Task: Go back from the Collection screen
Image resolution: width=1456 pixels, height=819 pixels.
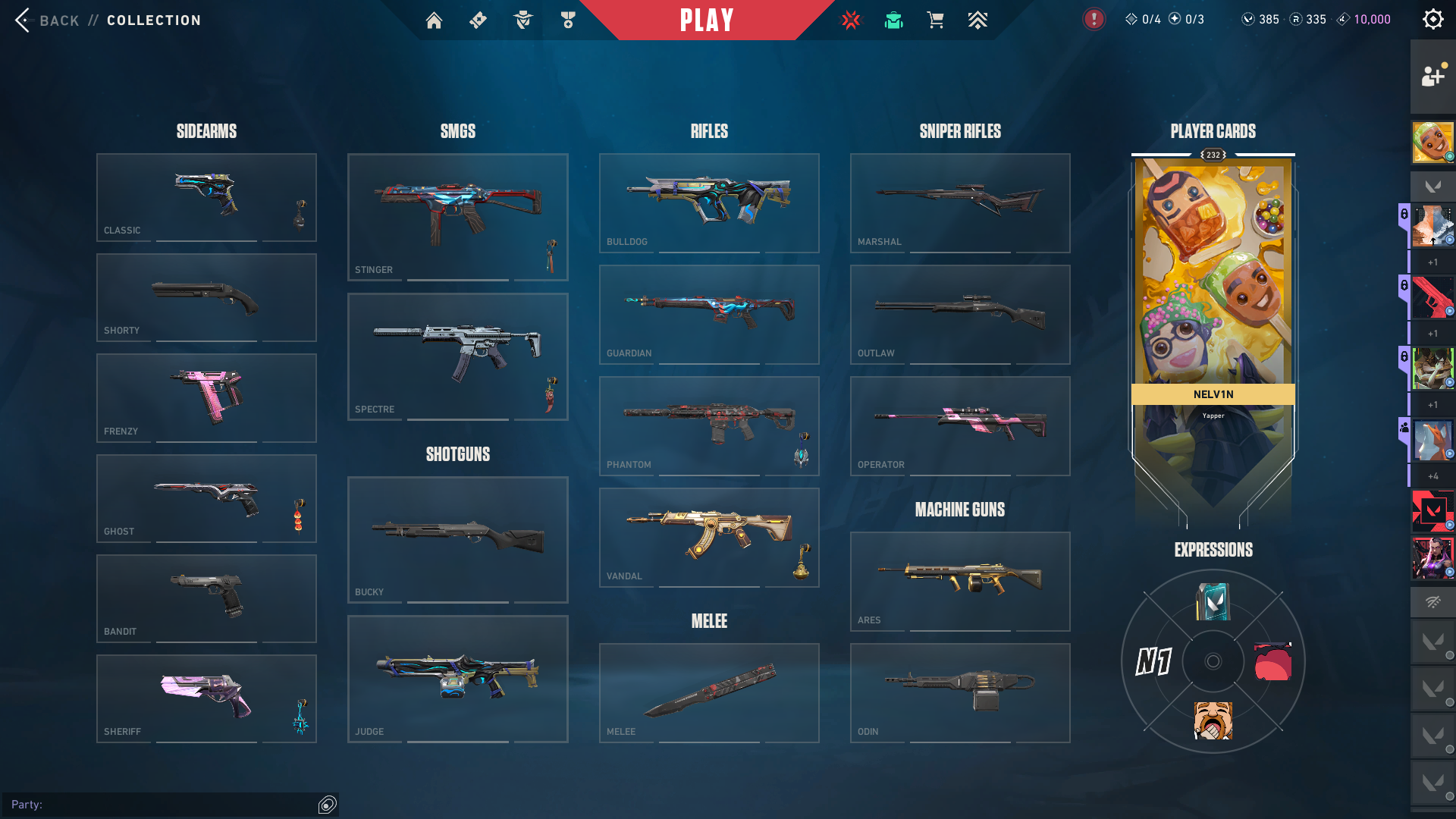Action: pos(47,20)
